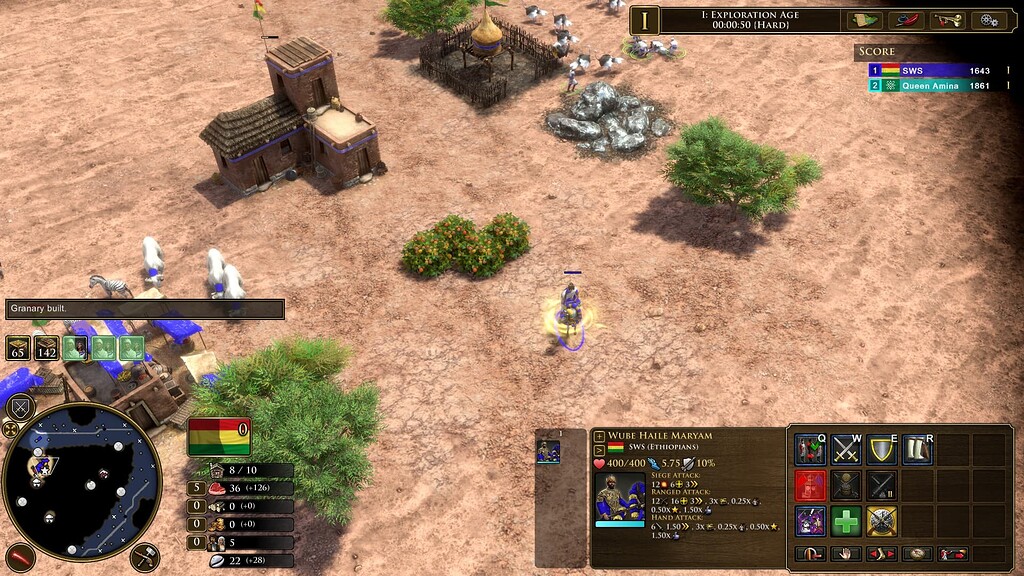The height and width of the screenshot is (576, 1024).
Task: Click the horn-blower garrison button
Action: click(952, 553)
